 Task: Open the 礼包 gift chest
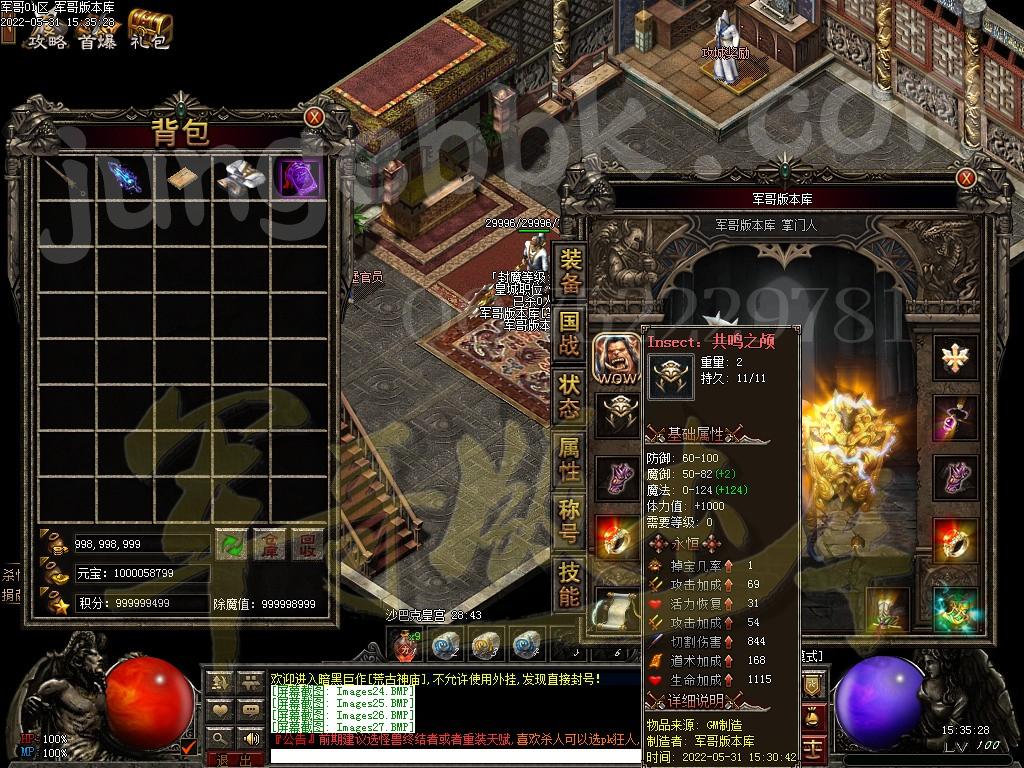150,32
